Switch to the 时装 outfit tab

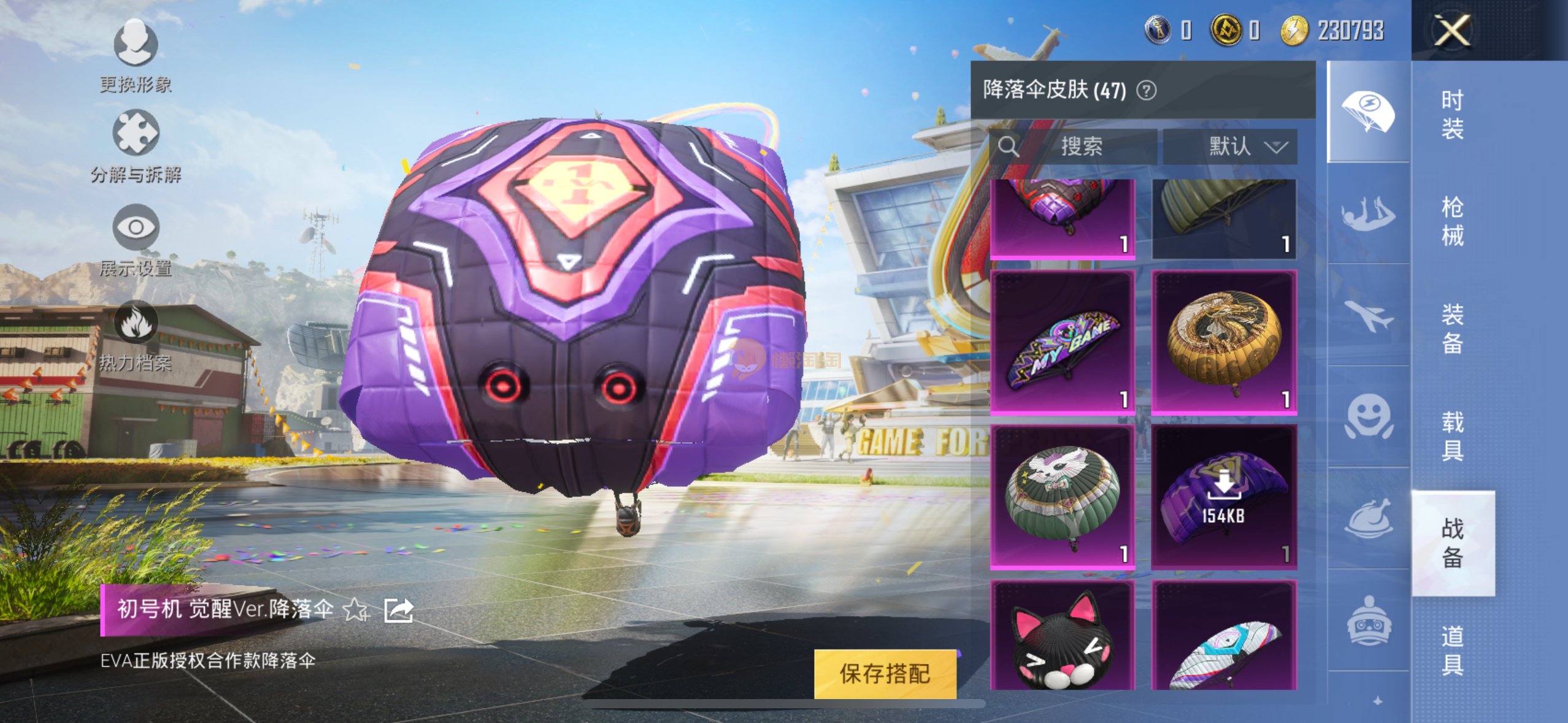(1452, 114)
